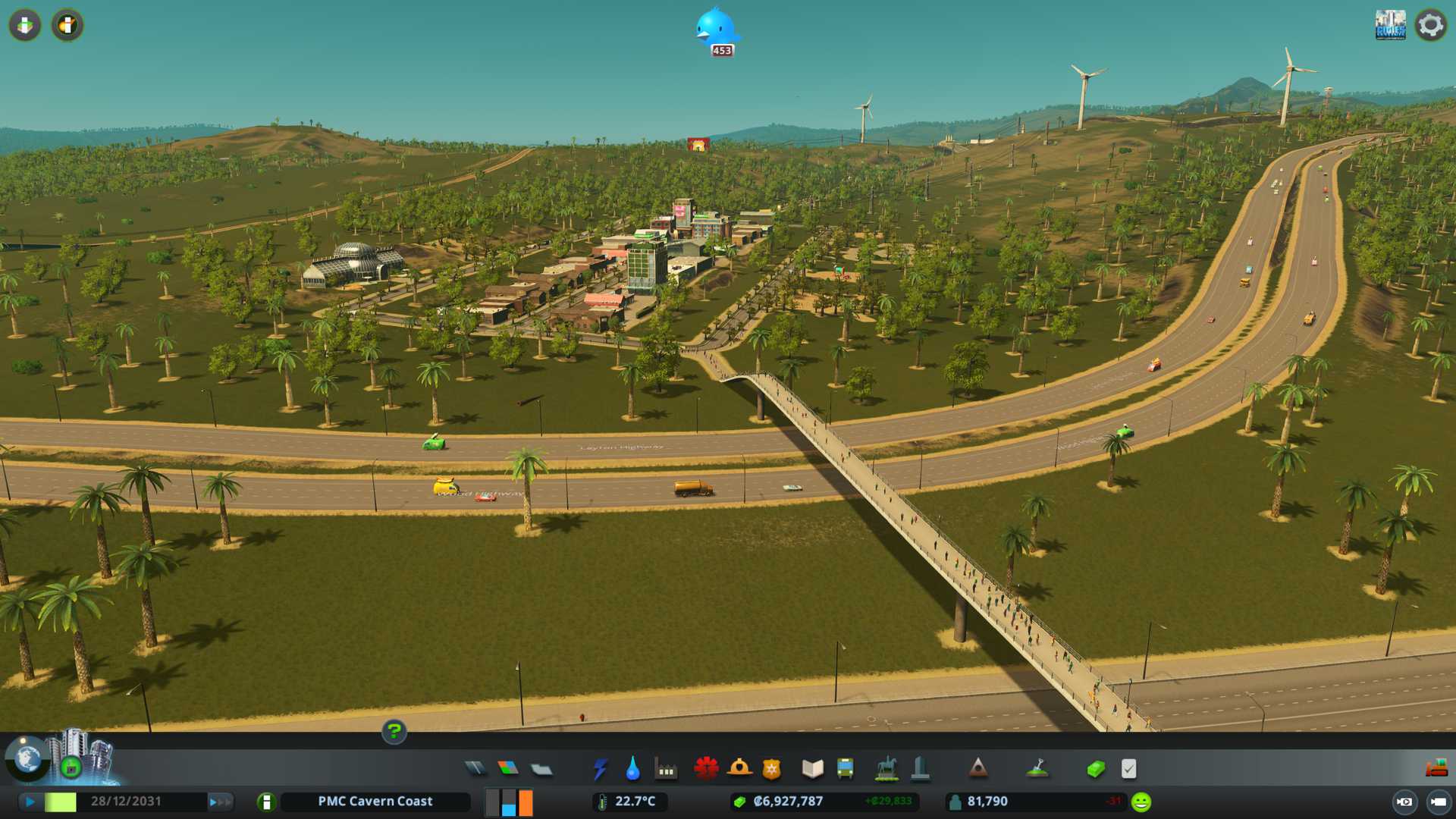Open the Economy money panel
1456x819 pixels.
pos(1095,769)
